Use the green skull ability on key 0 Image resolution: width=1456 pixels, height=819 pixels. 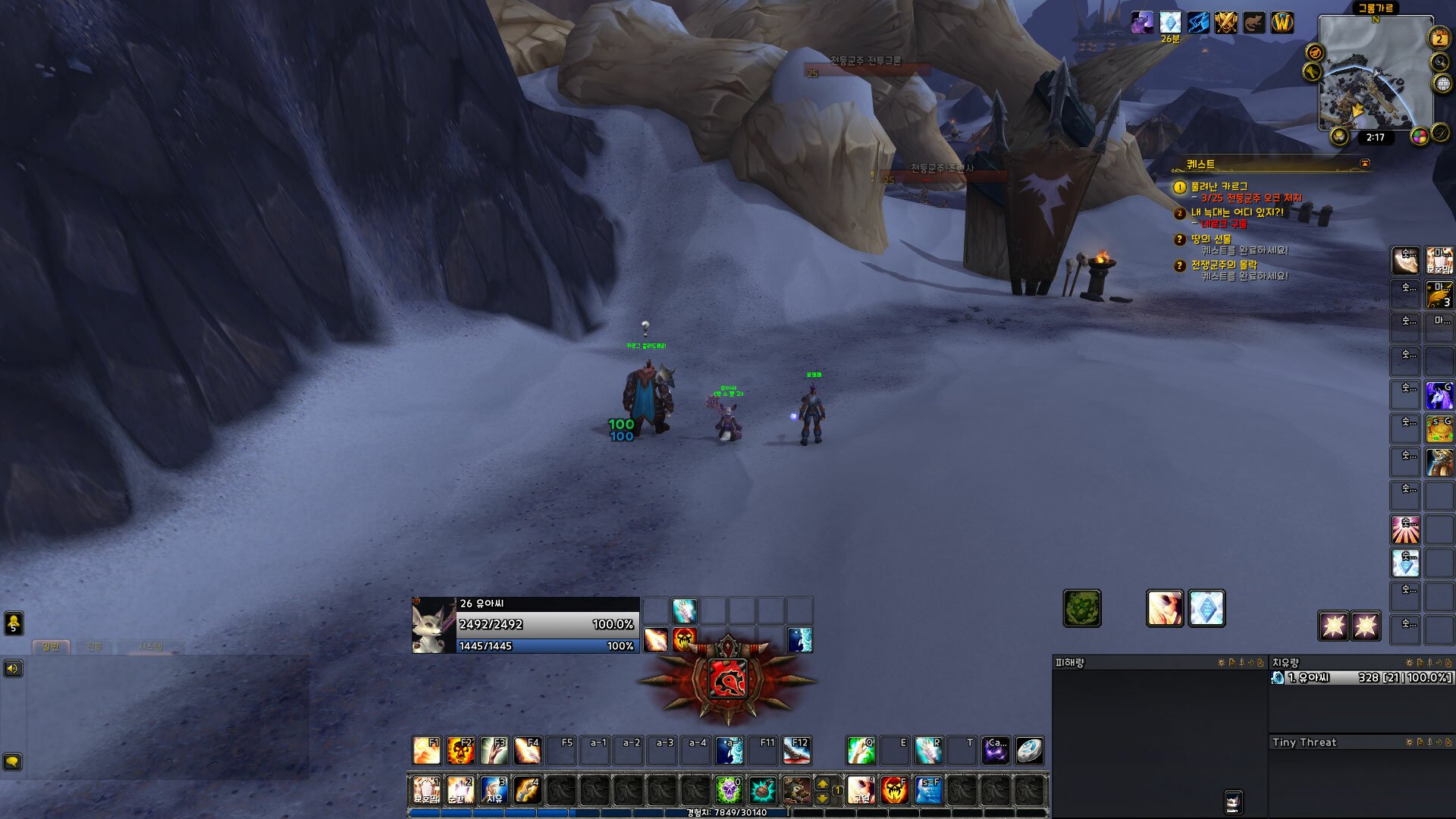click(729, 790)
